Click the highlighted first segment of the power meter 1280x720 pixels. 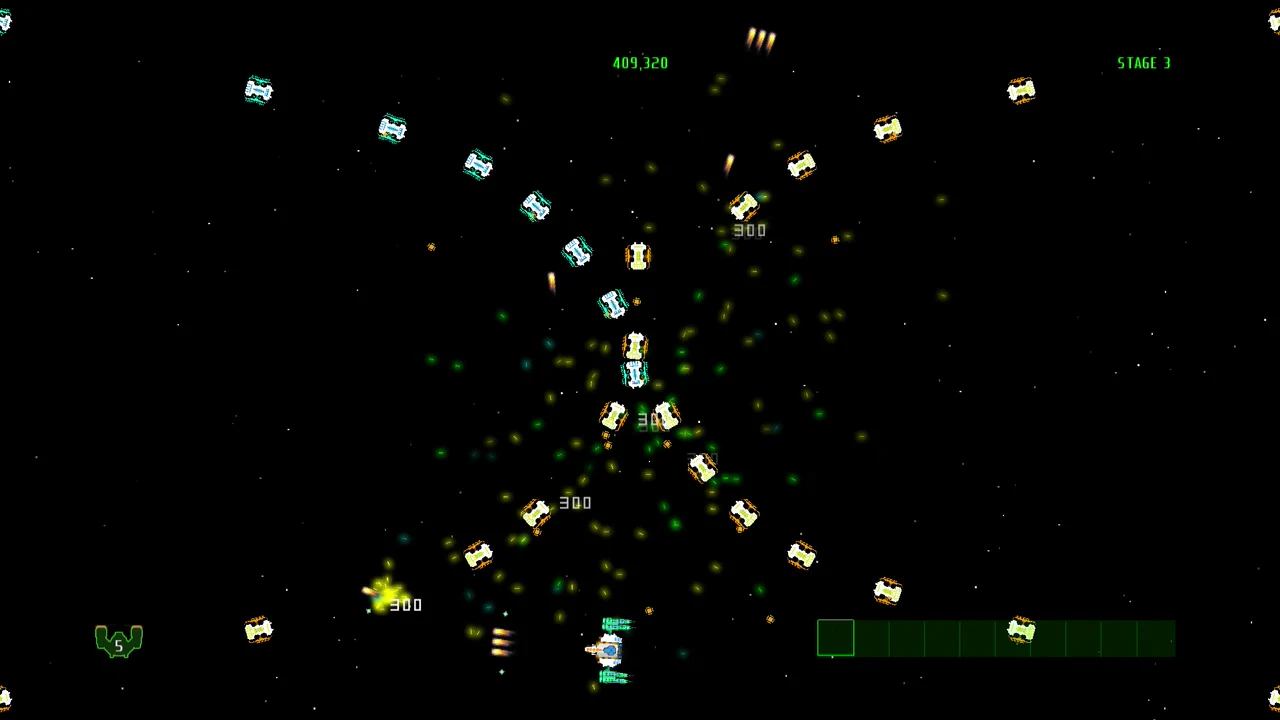835,639
